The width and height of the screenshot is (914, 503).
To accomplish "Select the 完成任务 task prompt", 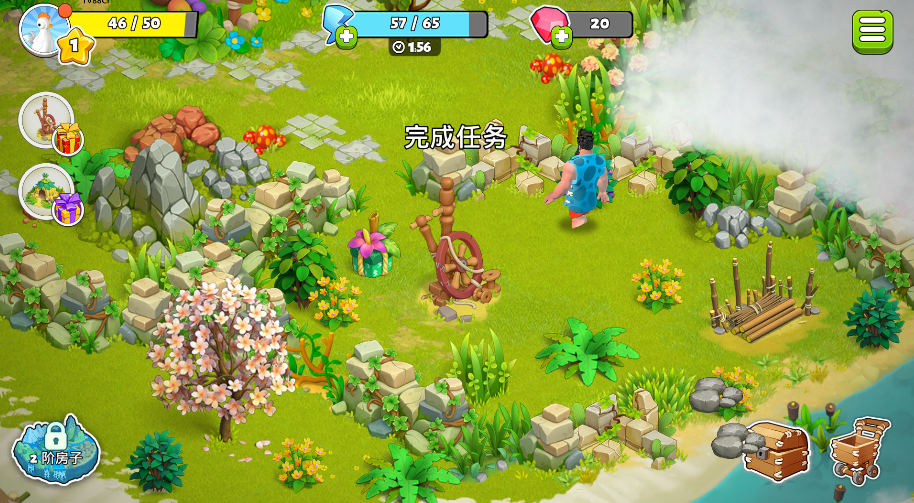I will 456,137.
